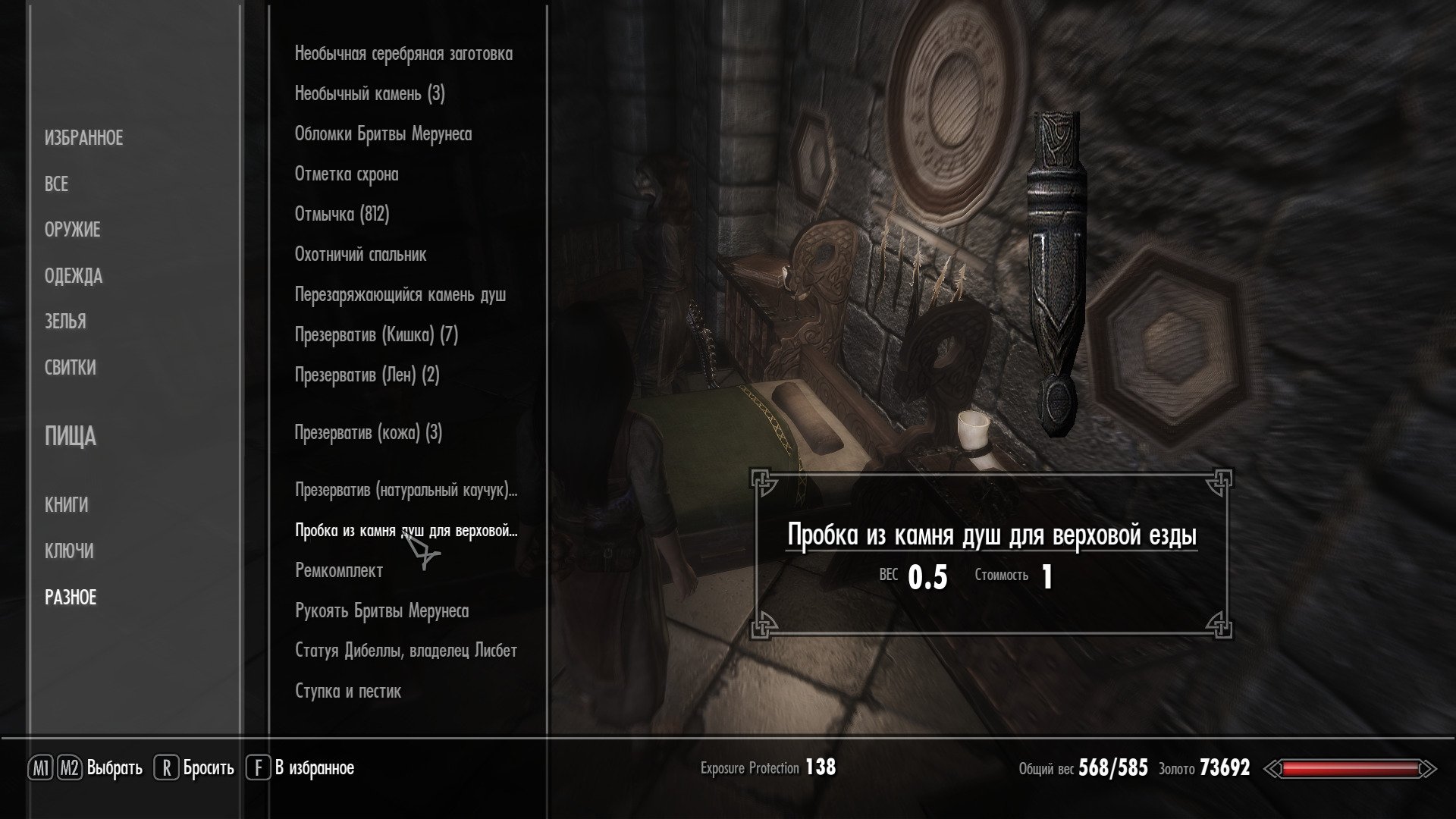Choose the Охотничий спальник item

(360, 255)
